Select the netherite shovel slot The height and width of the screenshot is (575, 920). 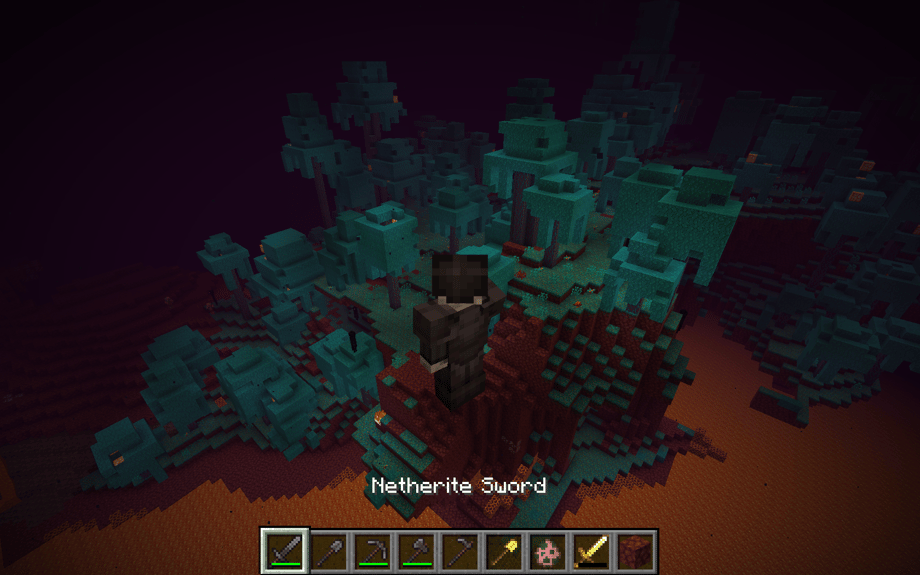(328, 551)
